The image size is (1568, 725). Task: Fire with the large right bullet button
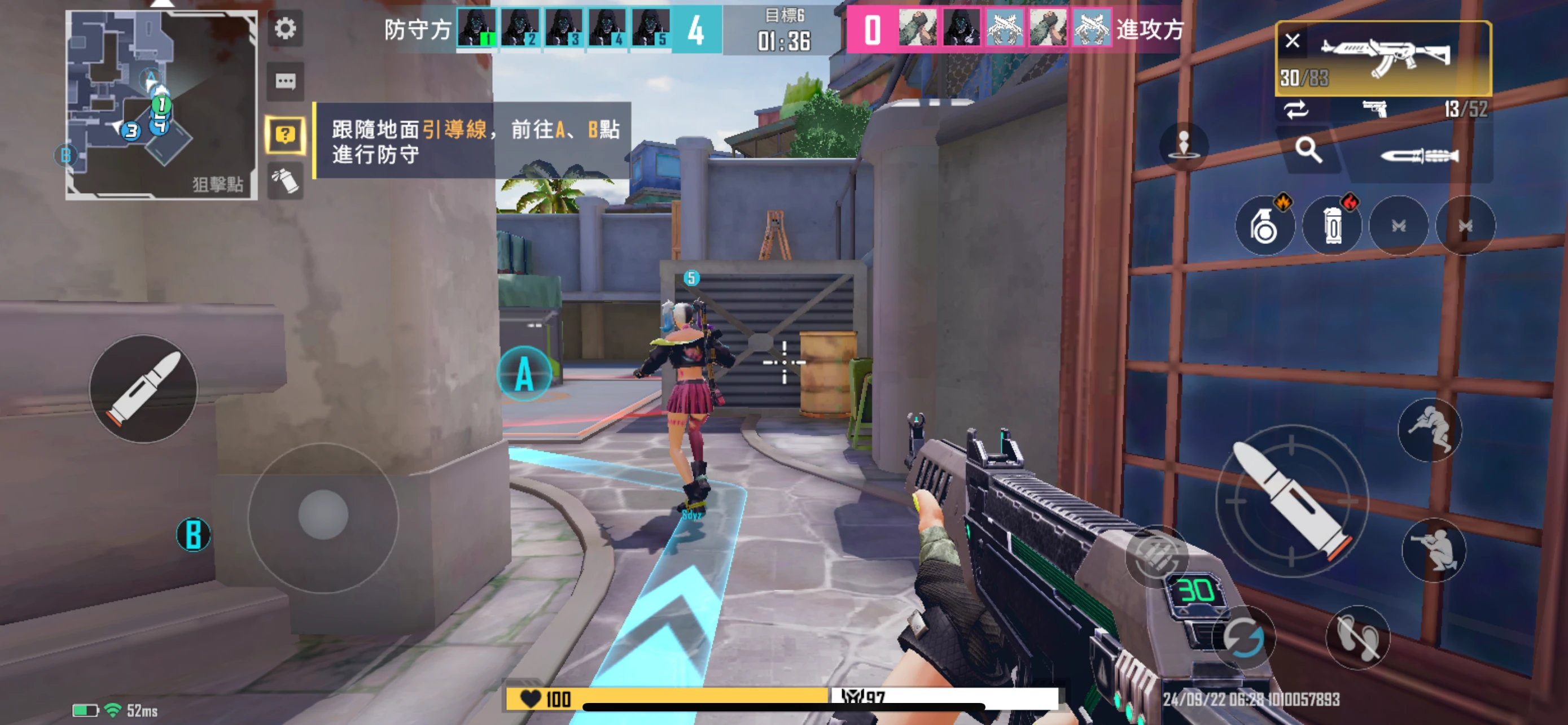point(1291,501)
